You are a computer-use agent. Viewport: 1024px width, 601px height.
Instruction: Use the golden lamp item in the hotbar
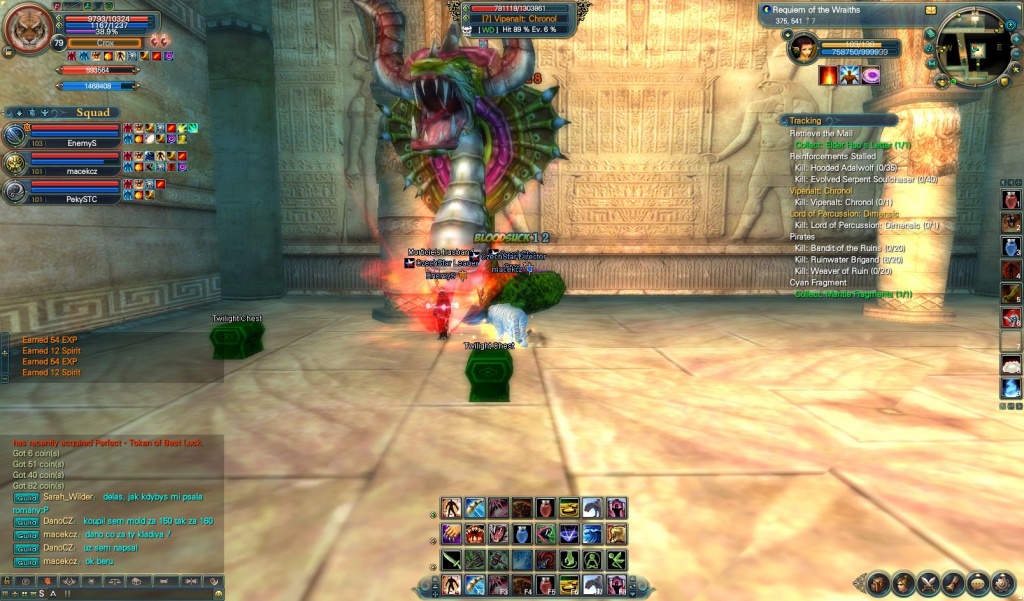(569, 508)
